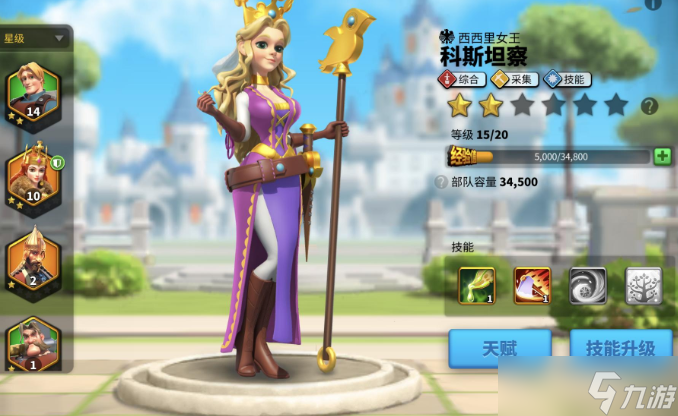
Task: Open the 星级 sort dropdown
Action: tap(35, 39)
